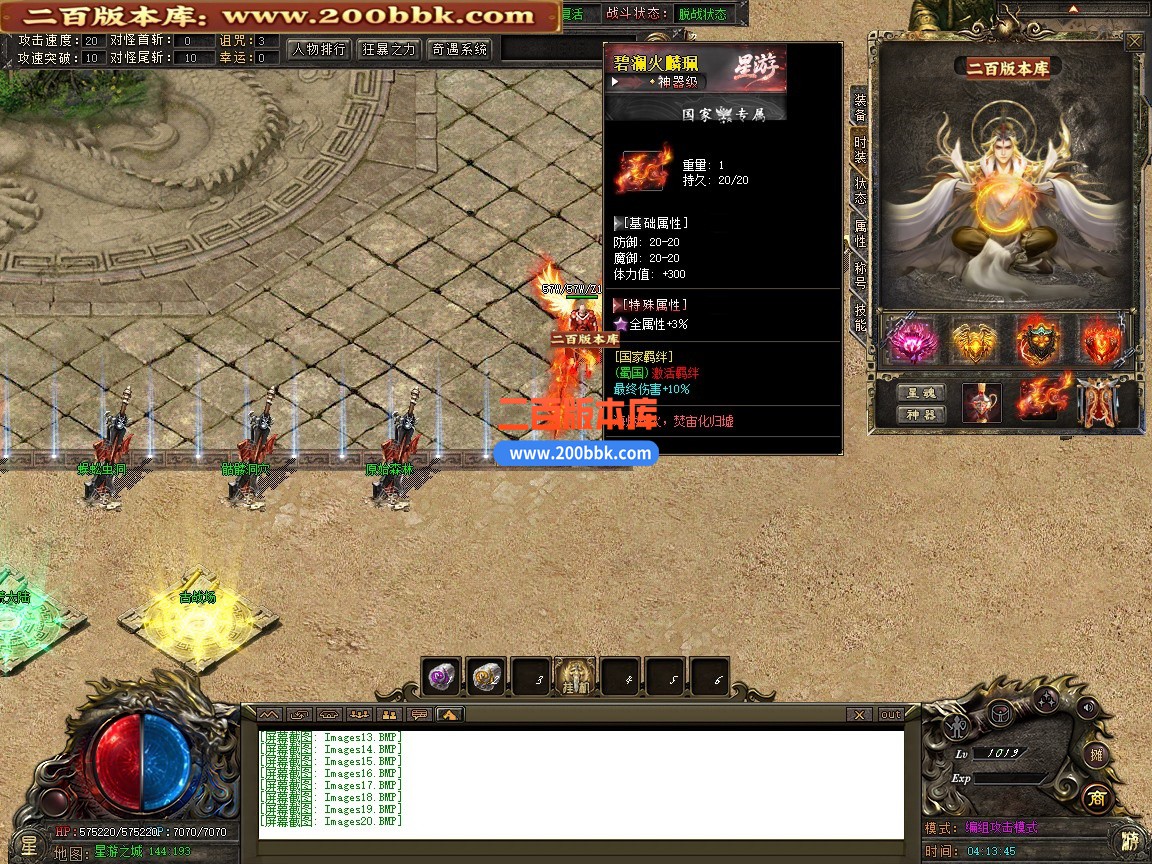Close the character panel

click(x=1134, y=42)
